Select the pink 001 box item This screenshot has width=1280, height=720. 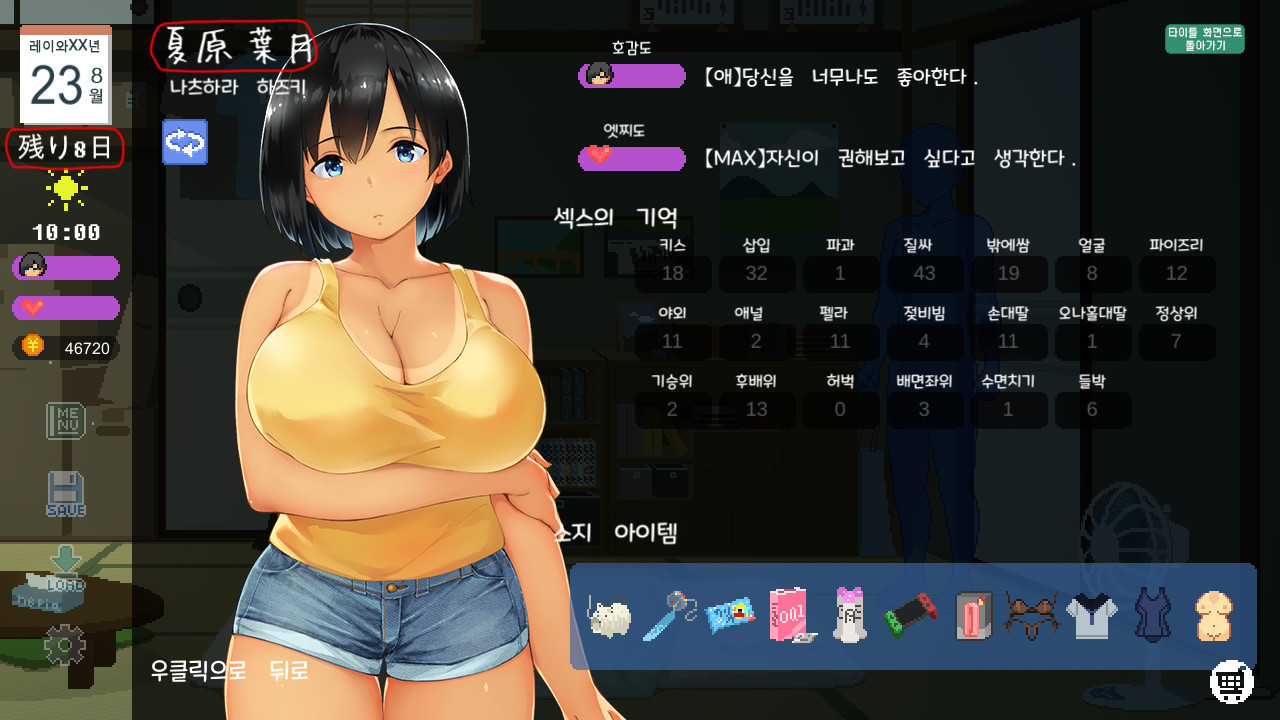(789, 615)
